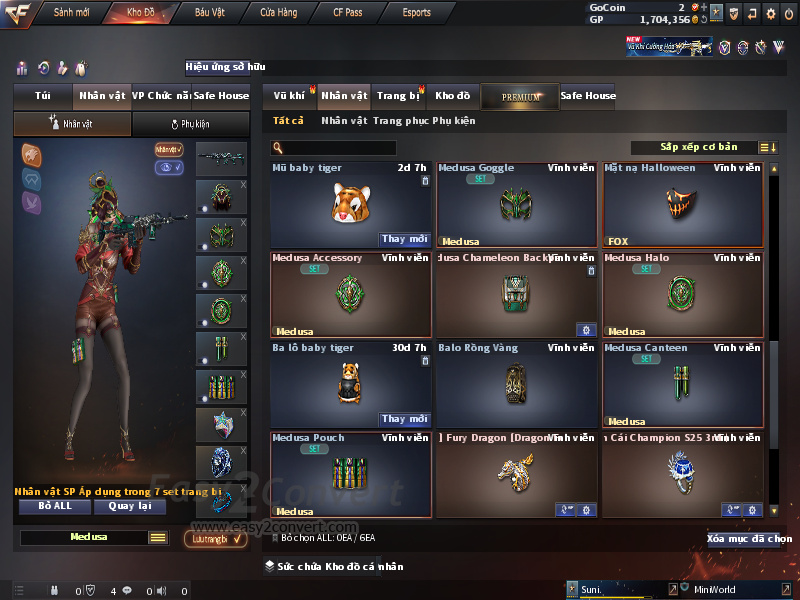This screenshot has height=600, width=800.
Task: Open the PREMIUM storage tab
Action: [520, 96]
